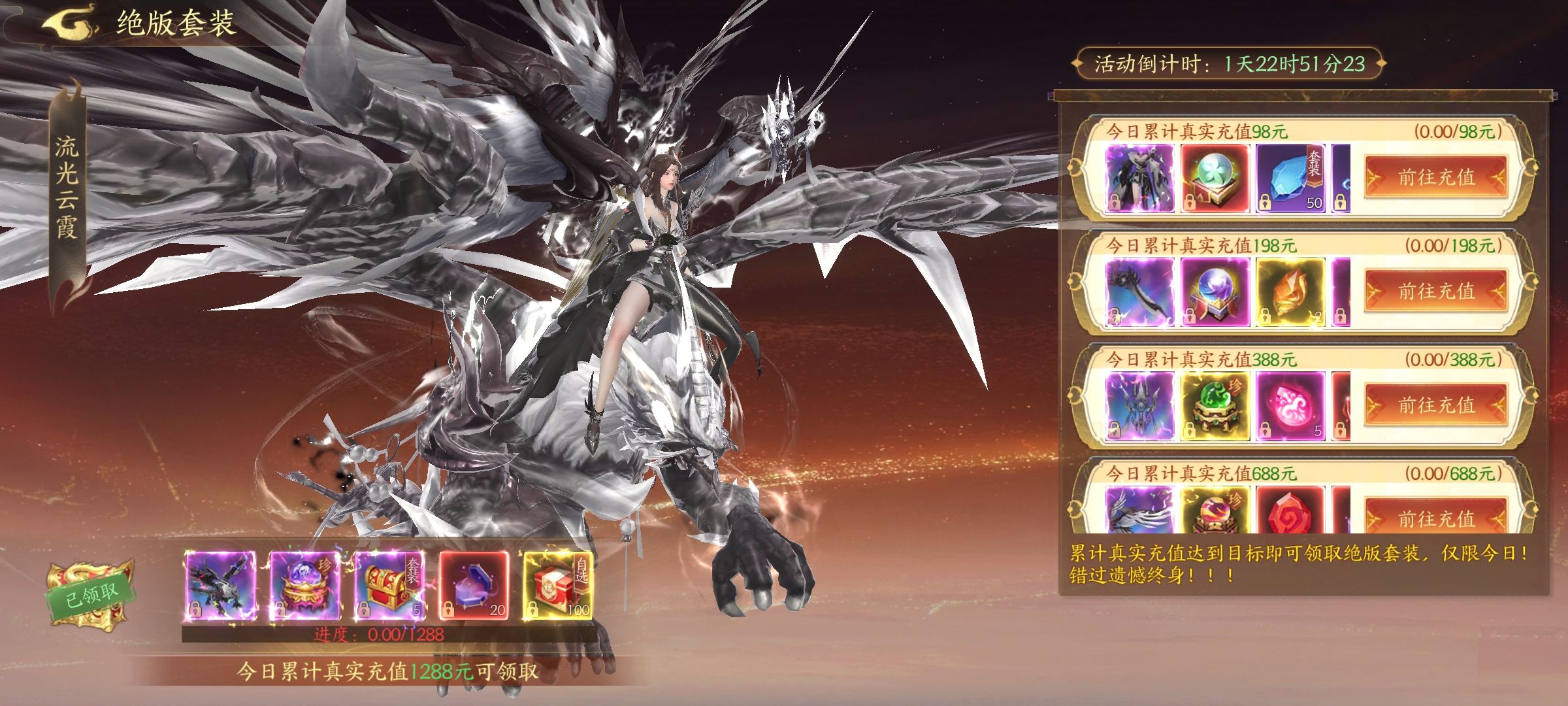Select the pink rune stone x5 reward
Viewport: 1568px width, 706px height.
tap(1290, 406)
